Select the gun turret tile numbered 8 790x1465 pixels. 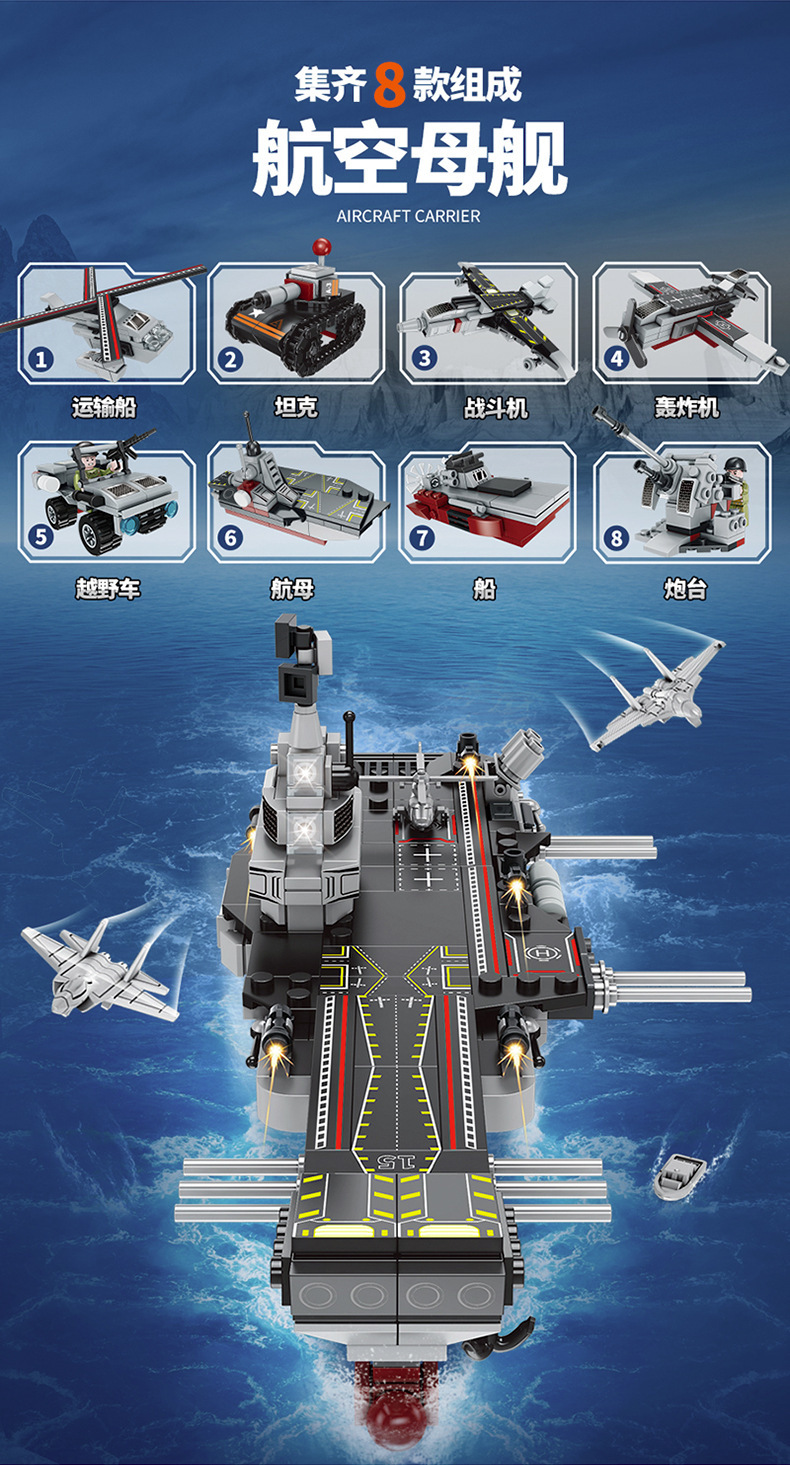point(682,503)
